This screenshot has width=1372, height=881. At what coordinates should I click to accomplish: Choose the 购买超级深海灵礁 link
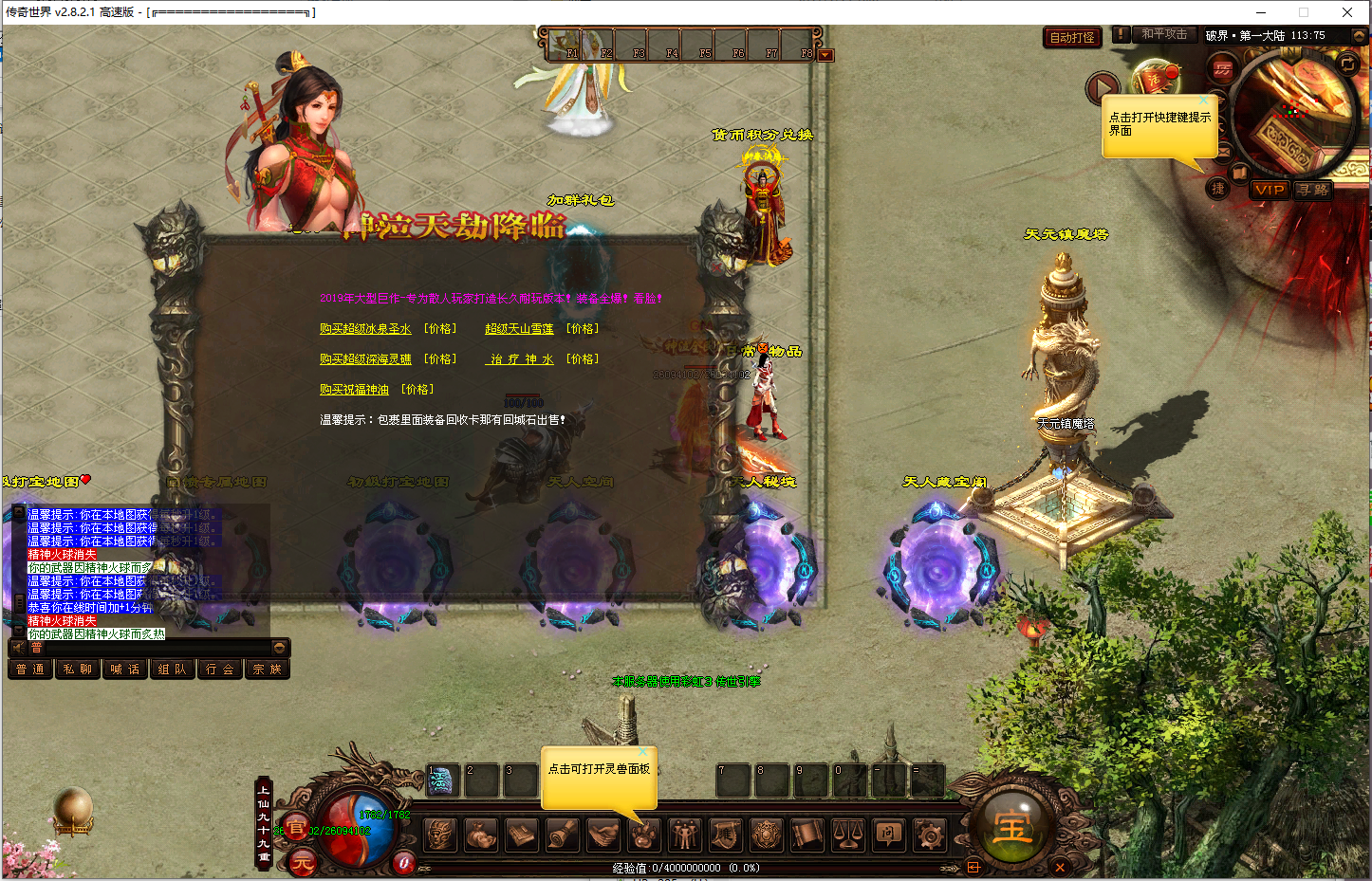point(365,359)
